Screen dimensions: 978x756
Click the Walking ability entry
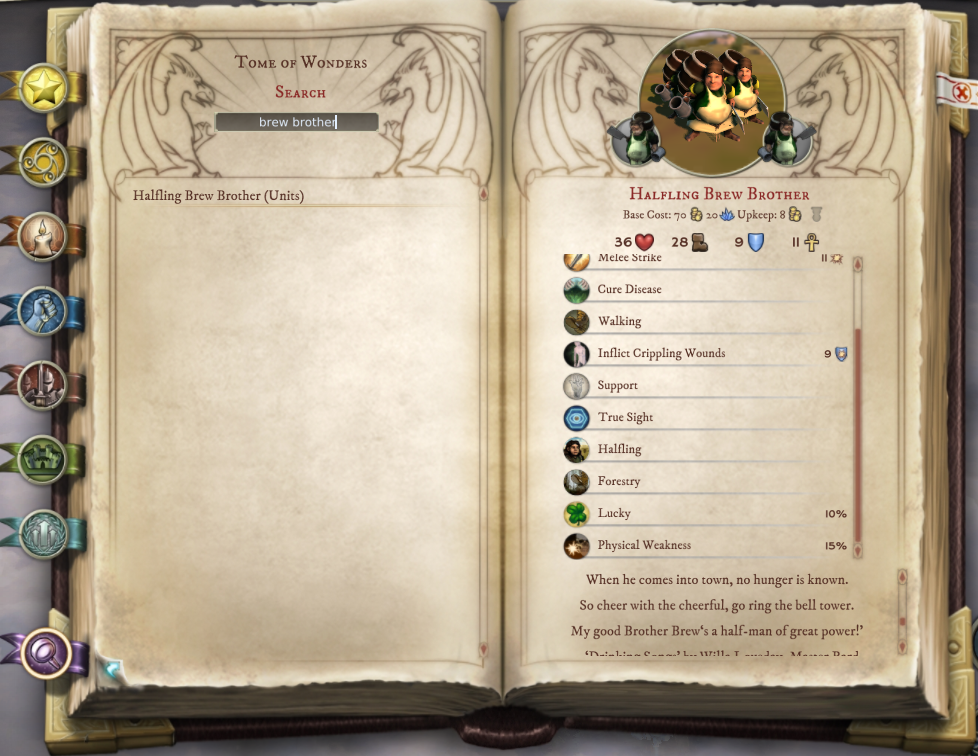pos(619,321)
